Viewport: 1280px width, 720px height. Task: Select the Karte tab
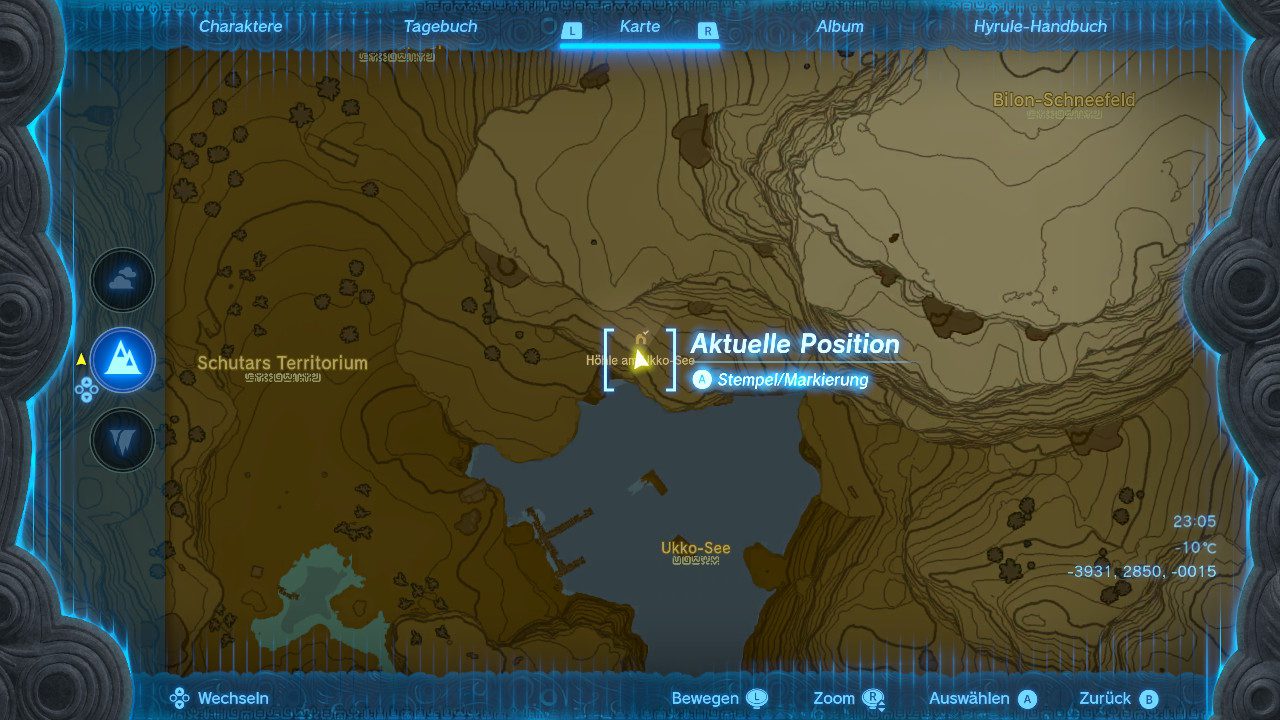pos(639,27)
